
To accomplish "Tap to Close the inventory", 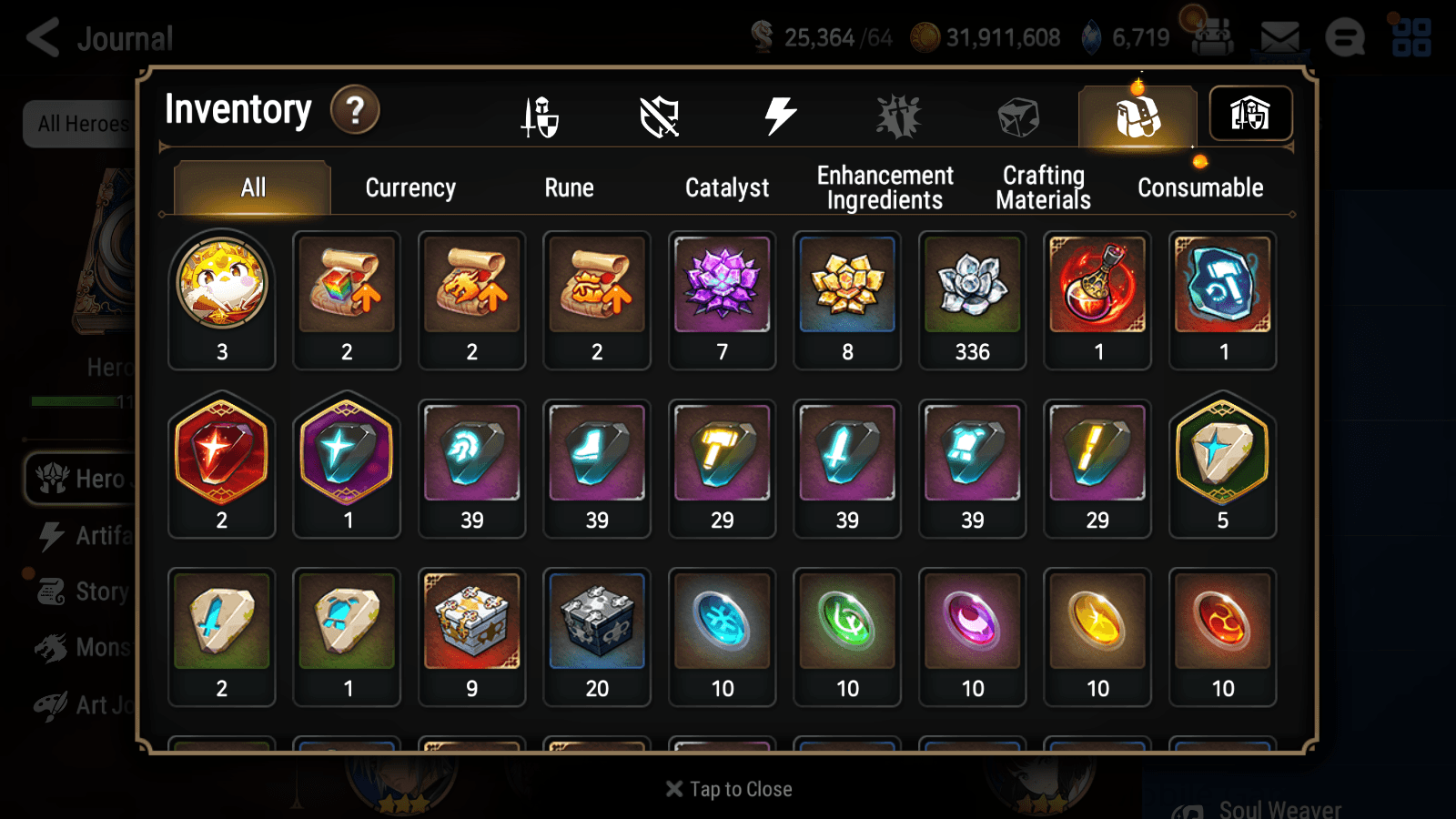I will point(727,788).
